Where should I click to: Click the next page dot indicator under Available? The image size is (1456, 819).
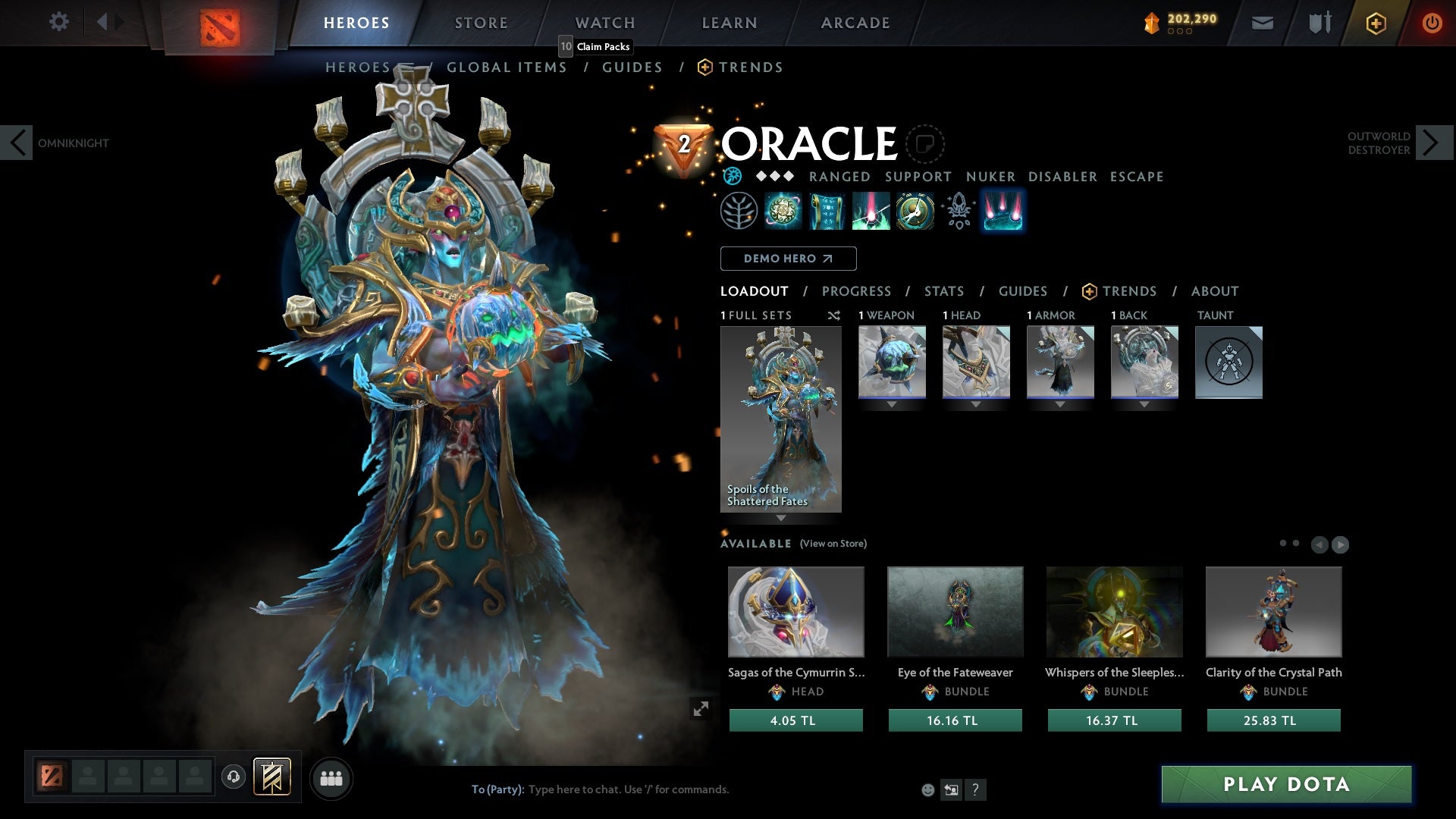[x=1296, y=542]
